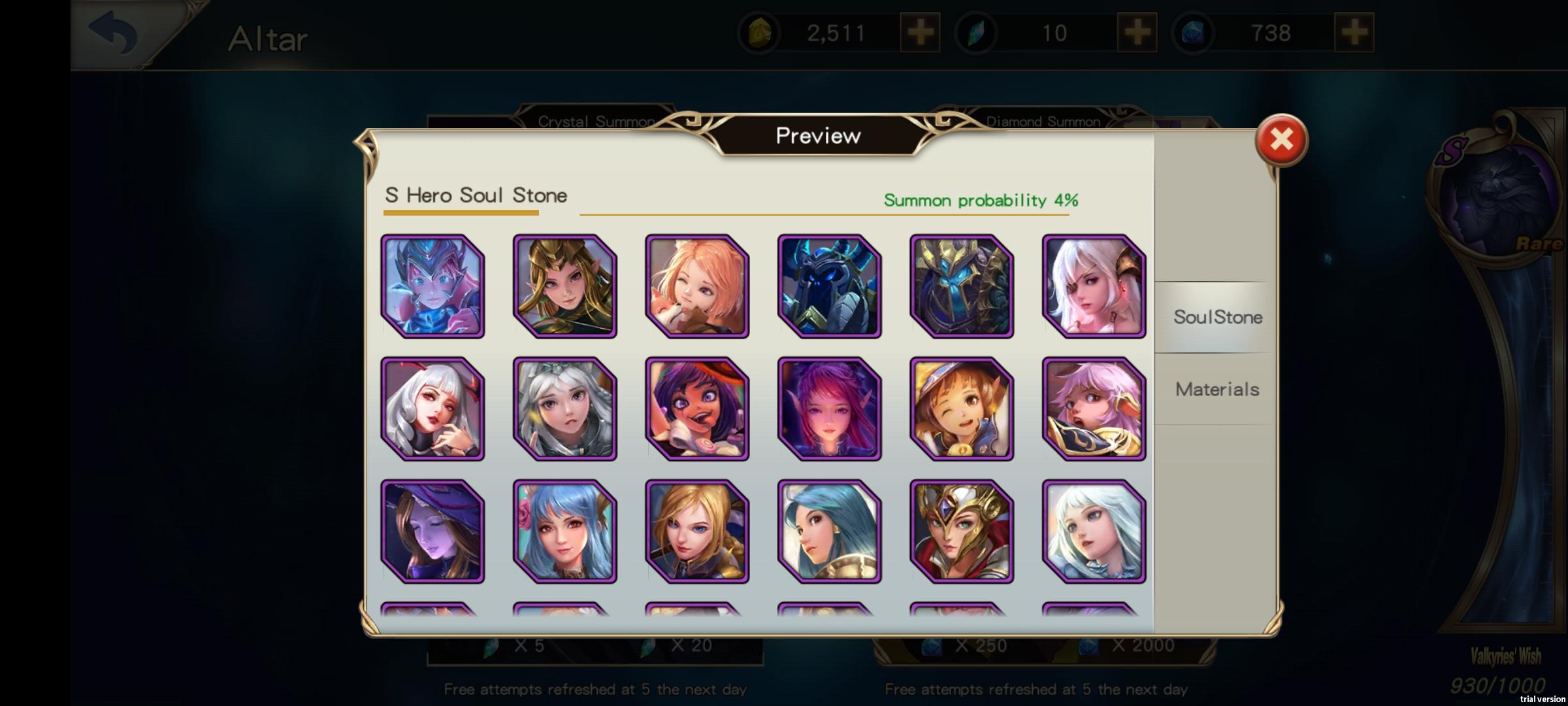Select the white-haired eyepatch hero portrait
The width and height of the screenshot is (1568, 706).
(1094, 284)
